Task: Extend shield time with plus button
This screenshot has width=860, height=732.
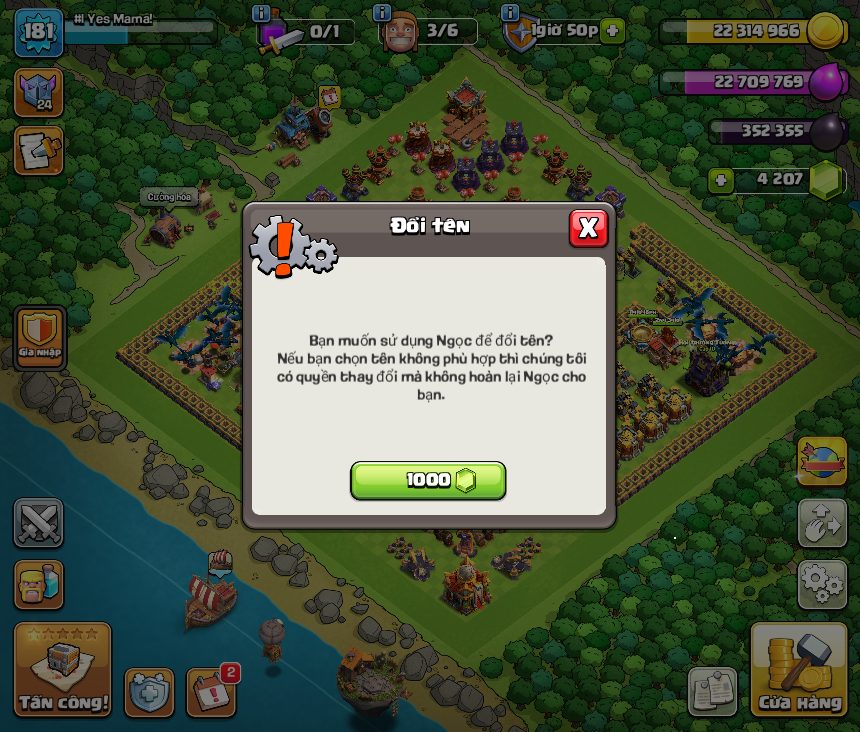Action: 612,31
